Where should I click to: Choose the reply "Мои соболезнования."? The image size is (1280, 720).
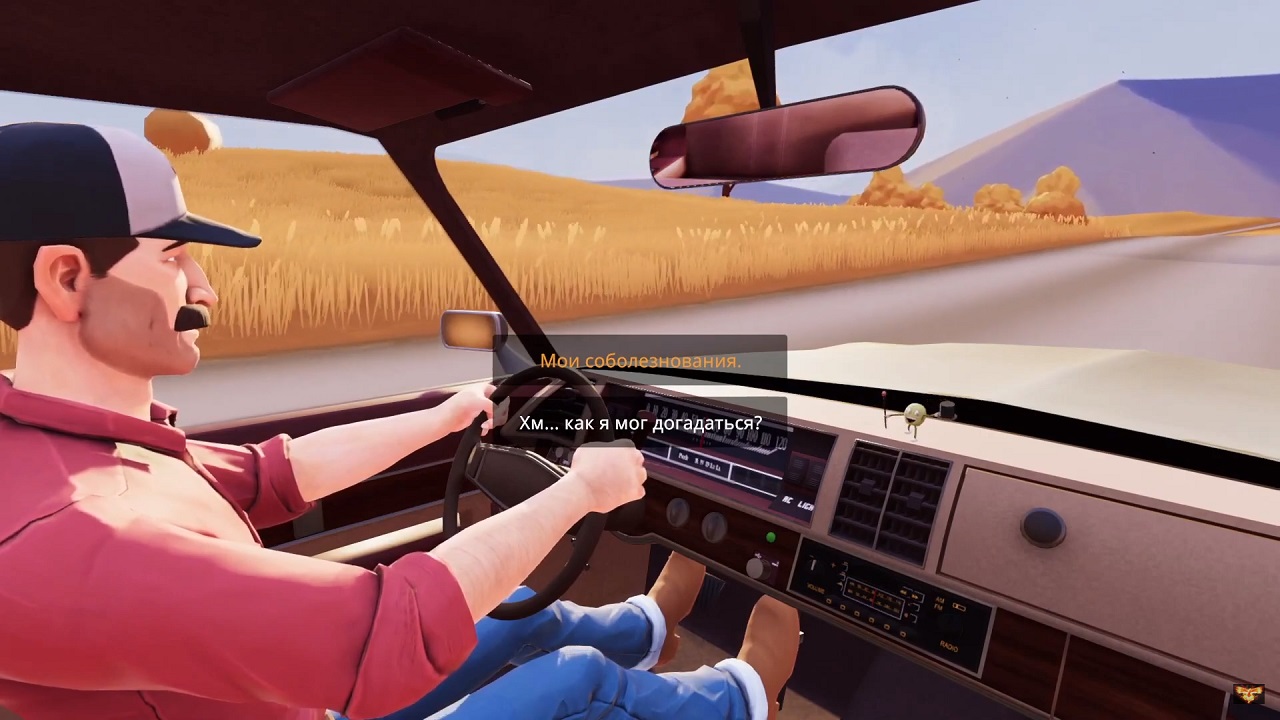coord(640,361)
